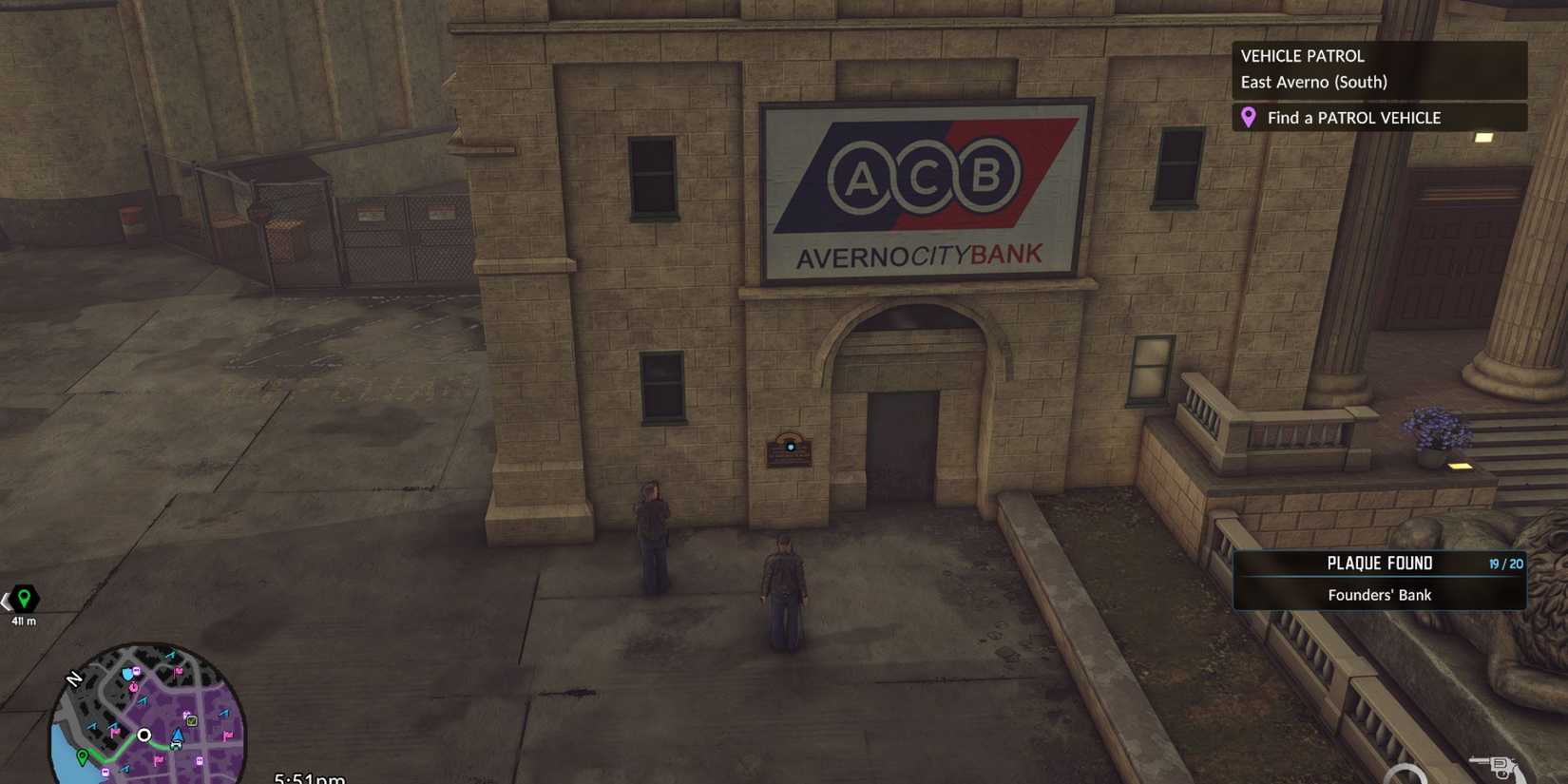Open the VEHICLE PATROL mission header
This screenshot has width=1568, height=784.
[1302, 56]
